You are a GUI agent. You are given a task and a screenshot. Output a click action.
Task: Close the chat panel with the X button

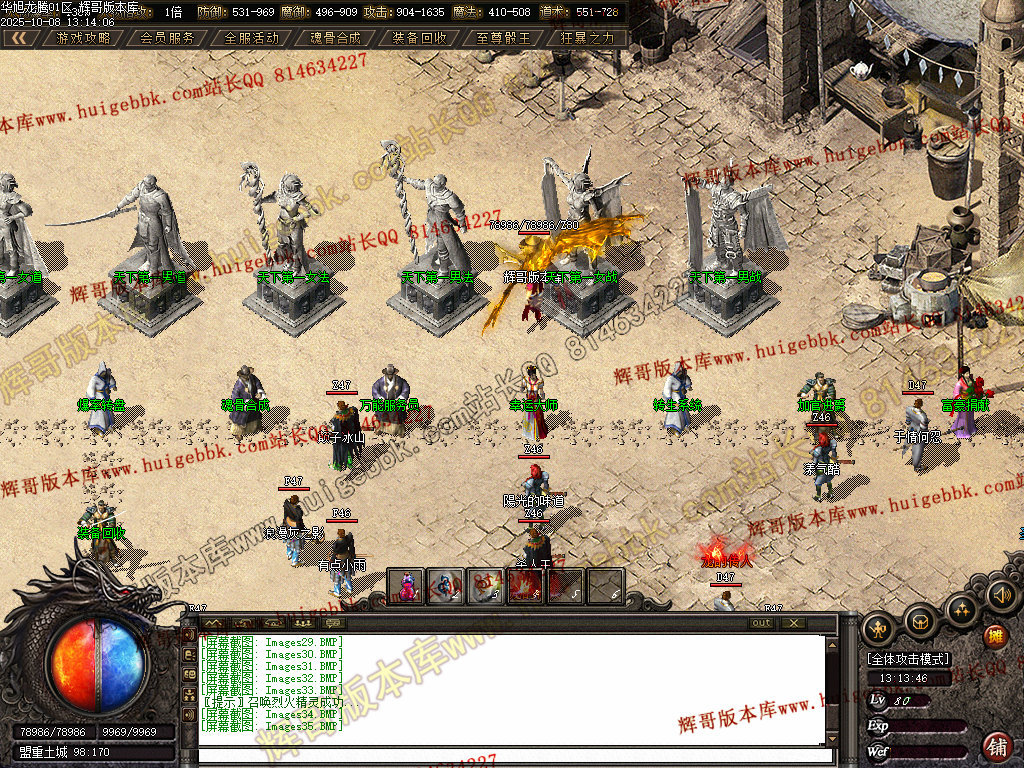coord(794,623)
